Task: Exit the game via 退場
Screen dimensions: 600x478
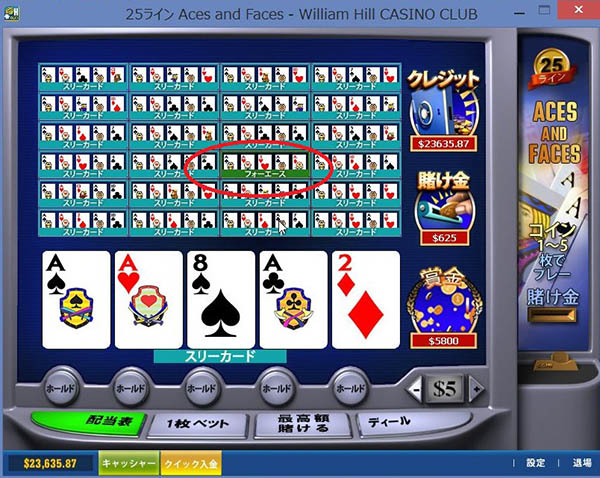Action: point(581,463)
